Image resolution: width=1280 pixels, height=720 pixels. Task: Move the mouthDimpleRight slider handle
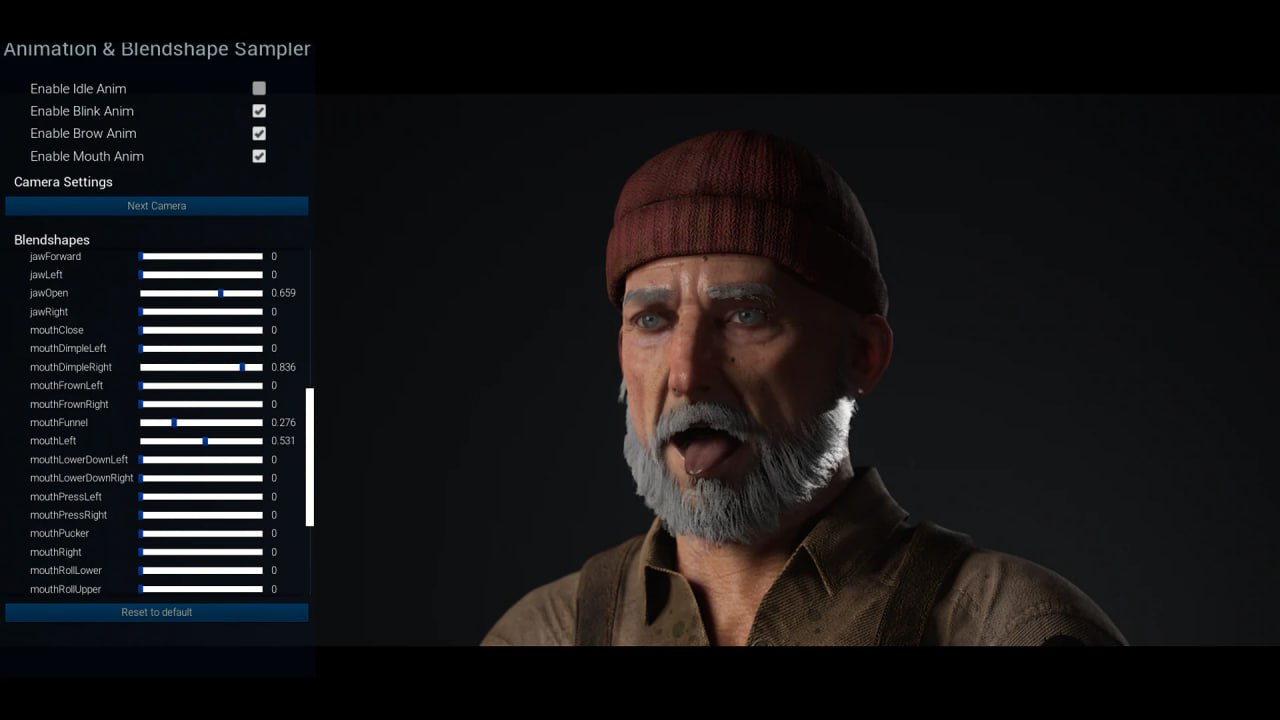click(x=242, y=367)
